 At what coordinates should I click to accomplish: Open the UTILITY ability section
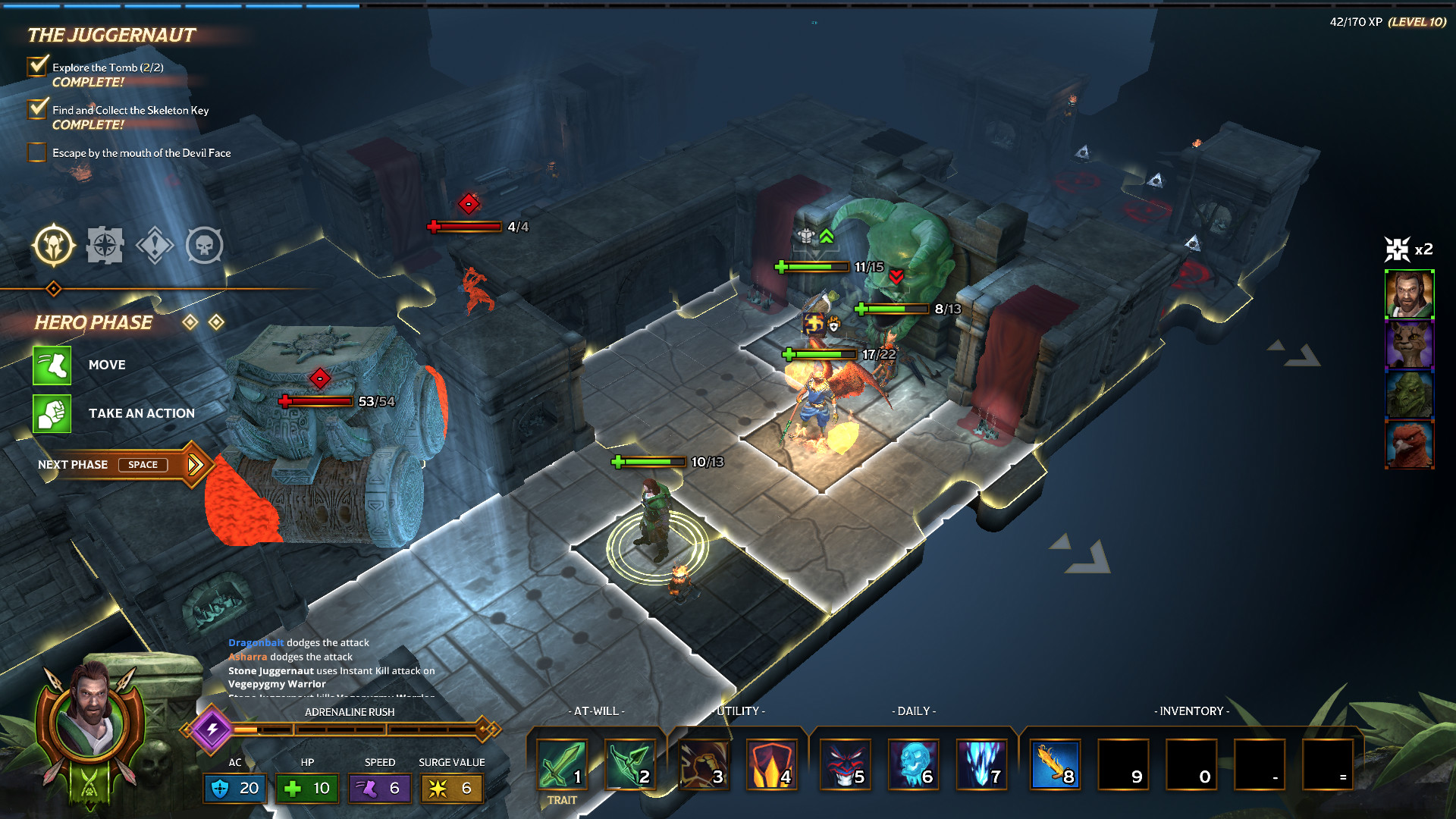pos(739,711)
